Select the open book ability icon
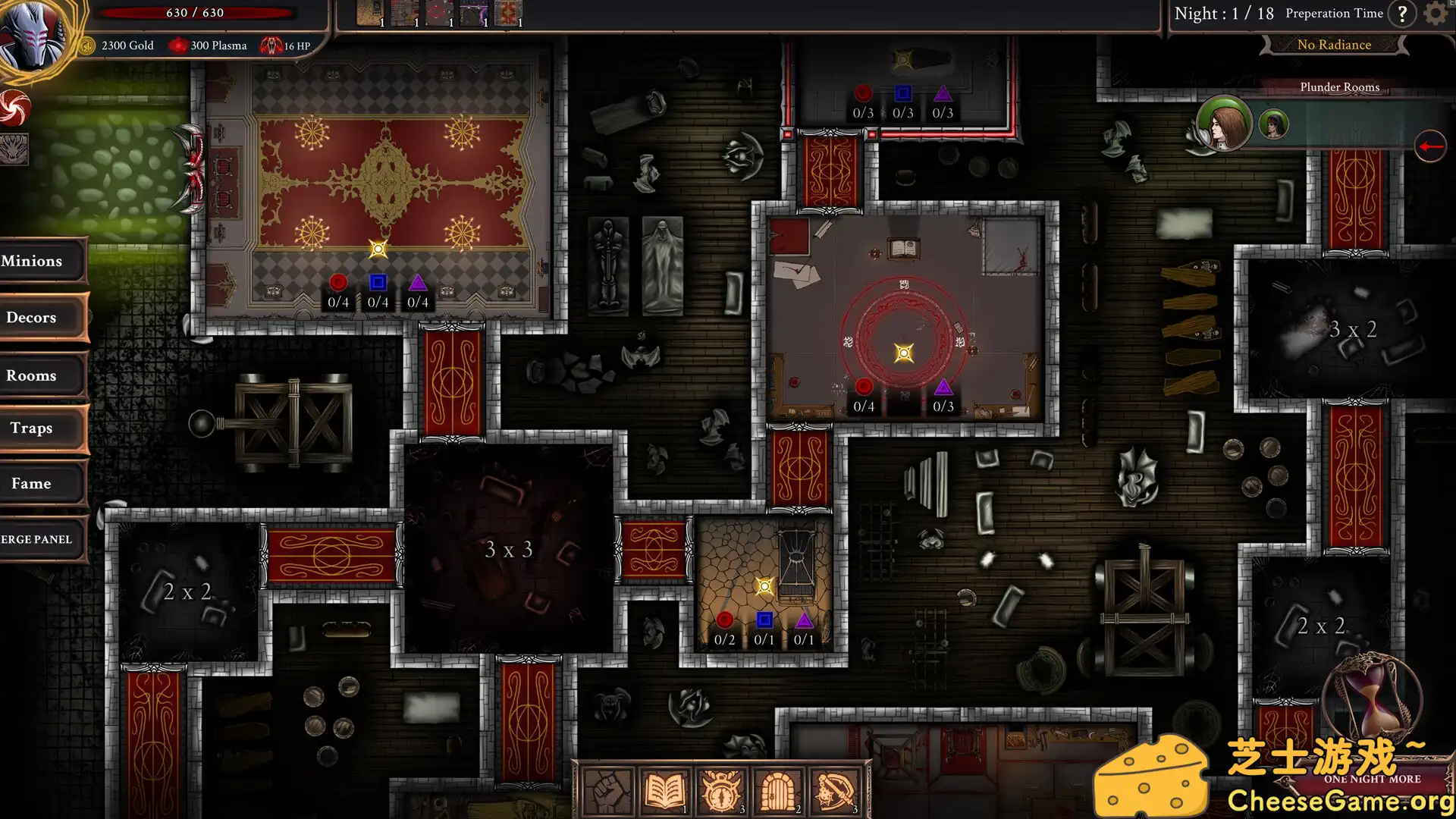1456x819 pixels. tap(664, 792)
